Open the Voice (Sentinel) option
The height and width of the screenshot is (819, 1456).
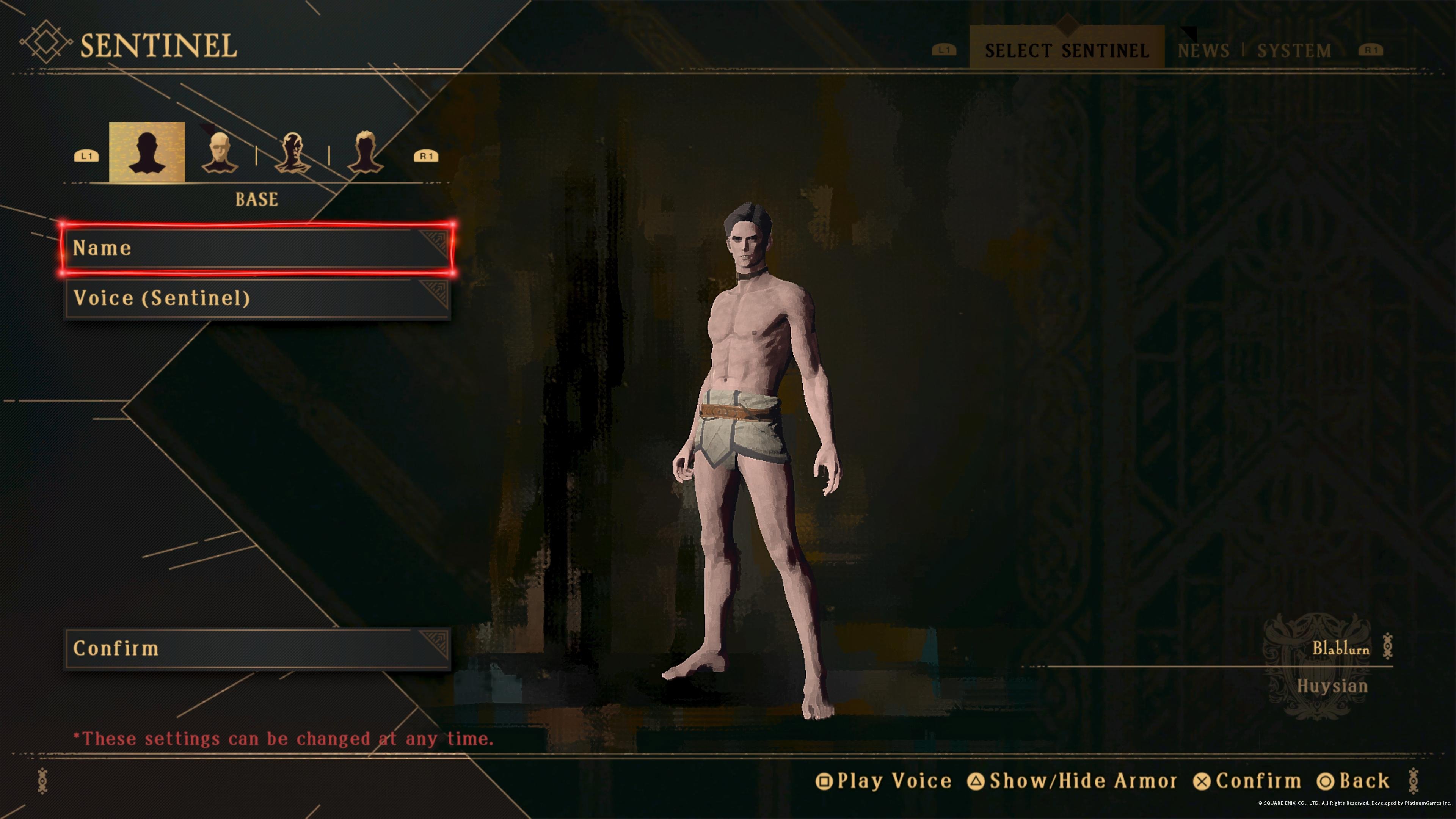(257, 298)
